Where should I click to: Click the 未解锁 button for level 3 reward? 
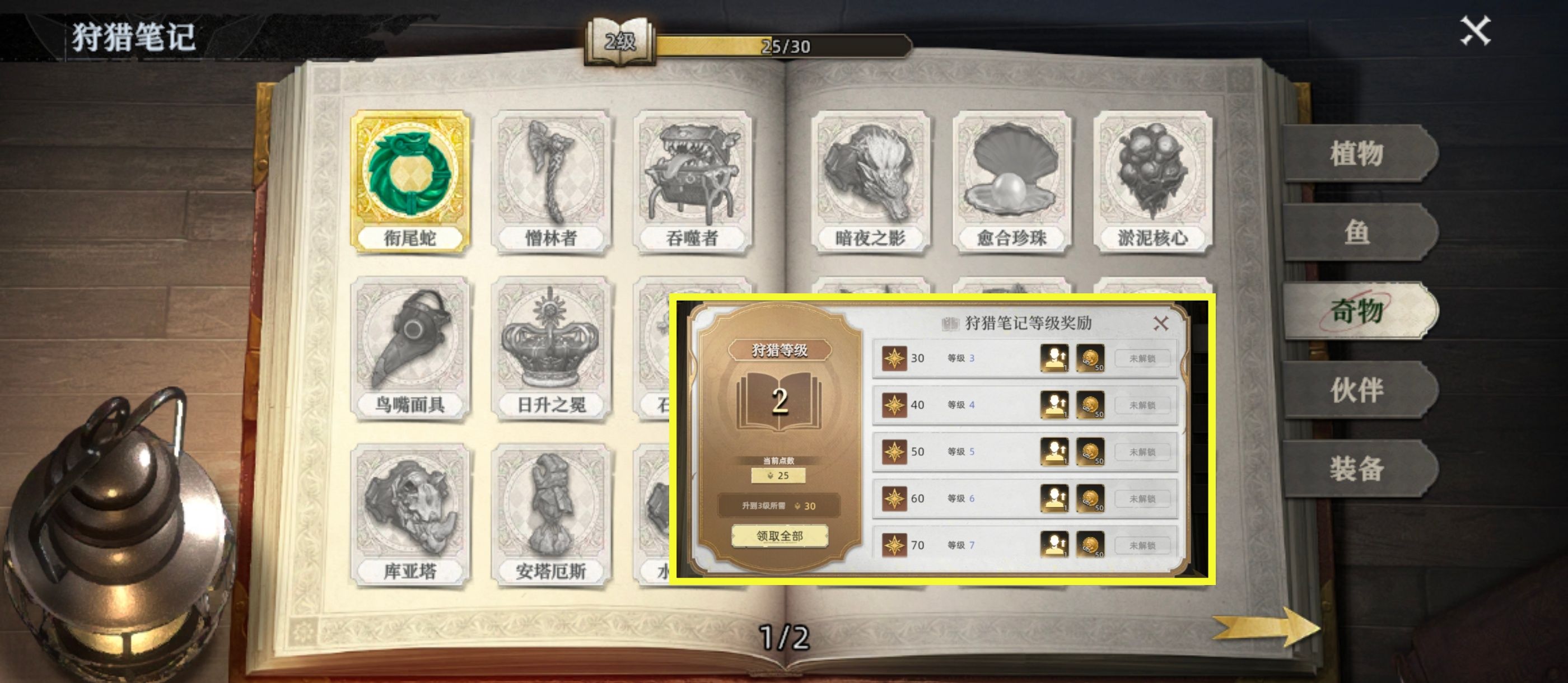(1143, 358)
